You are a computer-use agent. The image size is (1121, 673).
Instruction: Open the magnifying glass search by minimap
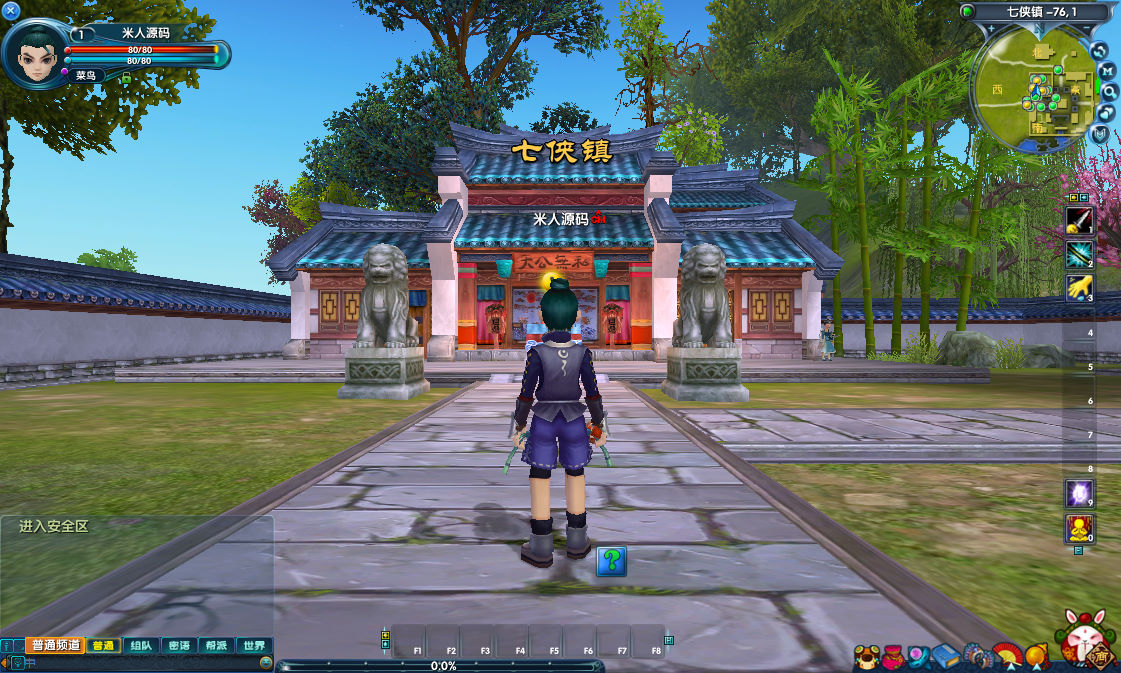click(1108, 91)
